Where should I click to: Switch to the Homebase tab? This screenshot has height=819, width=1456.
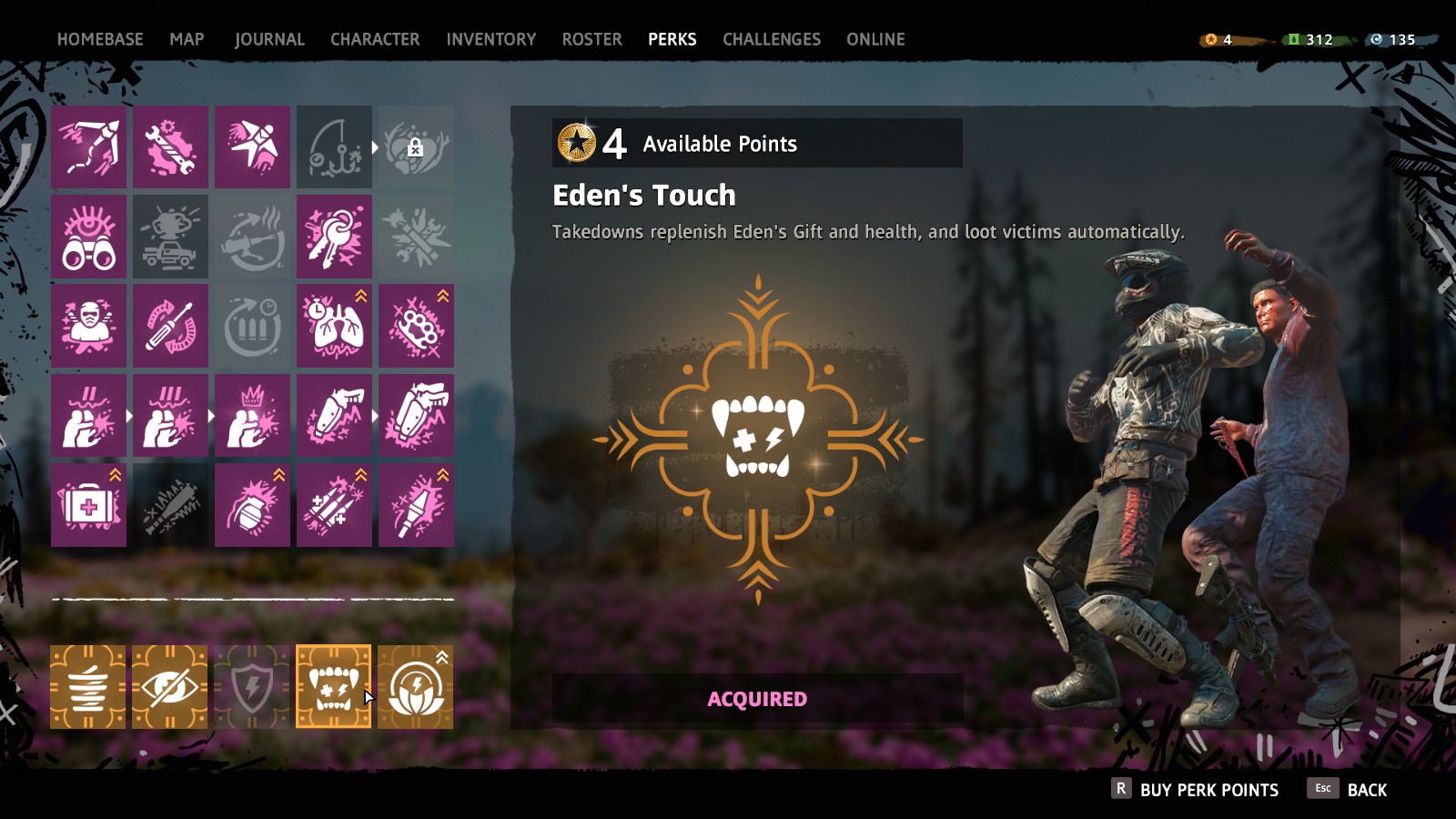(100, 39)
